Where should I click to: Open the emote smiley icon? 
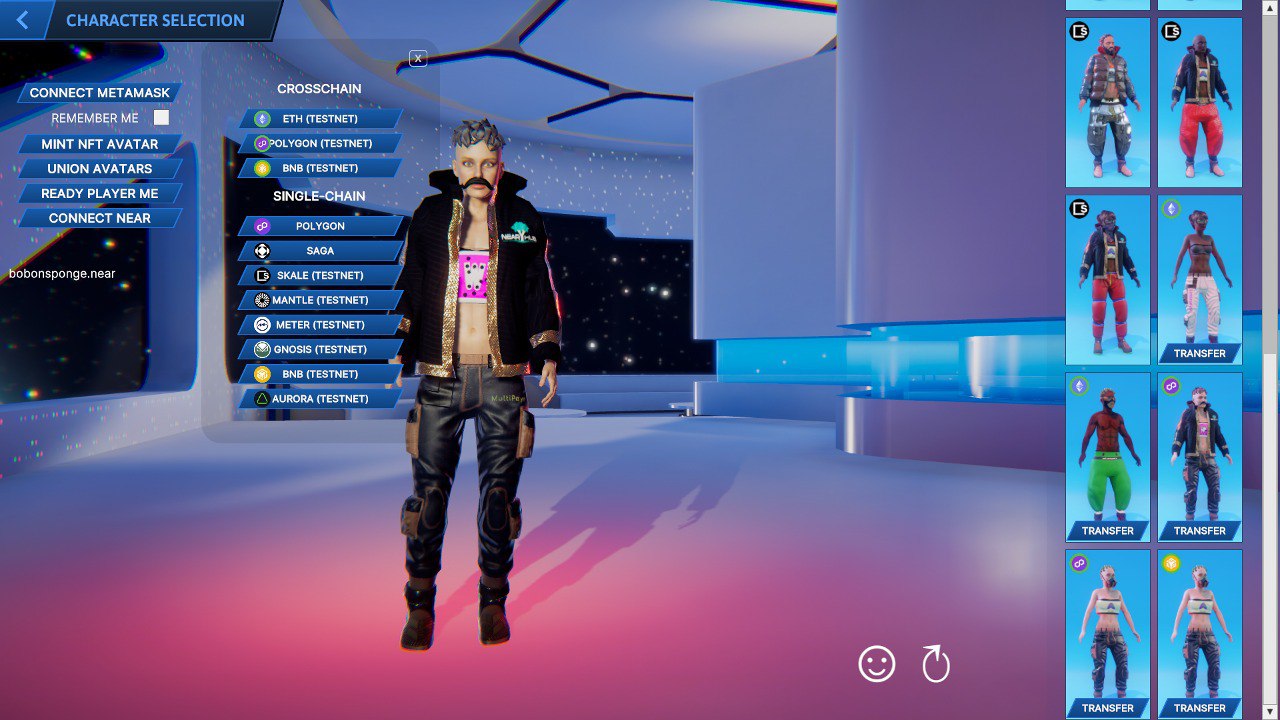click(x=876, y=663)
